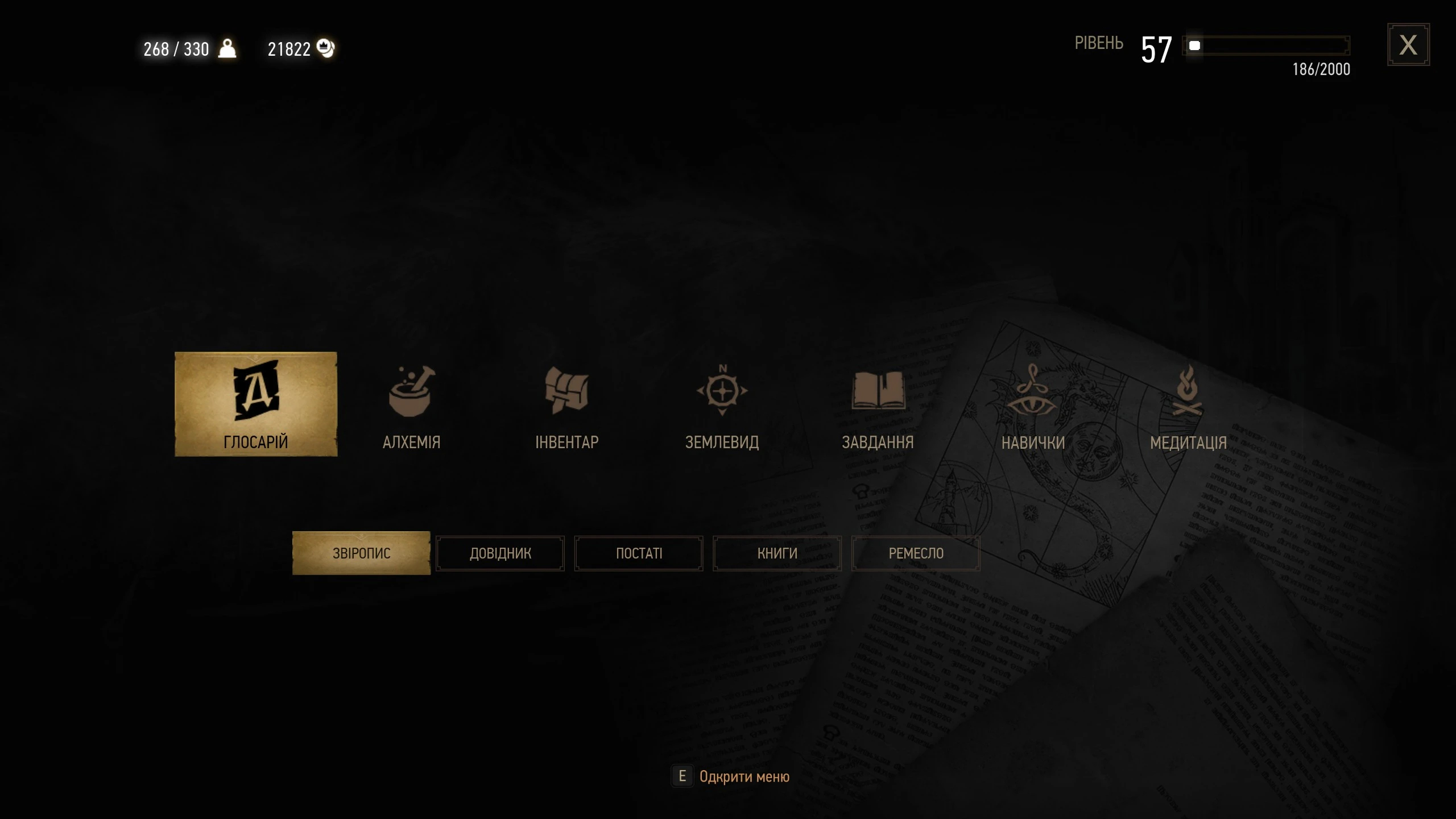This screenshot has height=819, width=1456.
Task: Open the Алхемія menu
Action: (x=411, y=405)
